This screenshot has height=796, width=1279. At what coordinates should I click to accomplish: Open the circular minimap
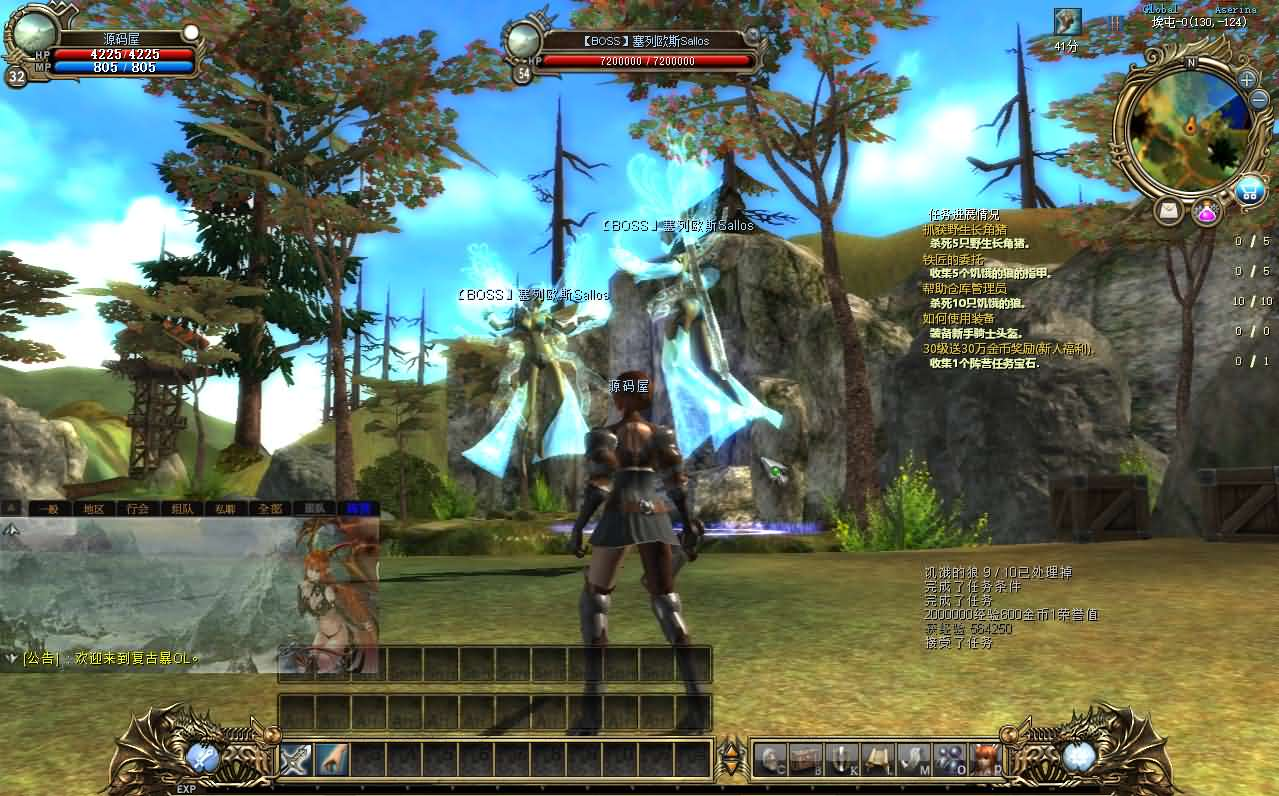click(x=1190, y=127)
